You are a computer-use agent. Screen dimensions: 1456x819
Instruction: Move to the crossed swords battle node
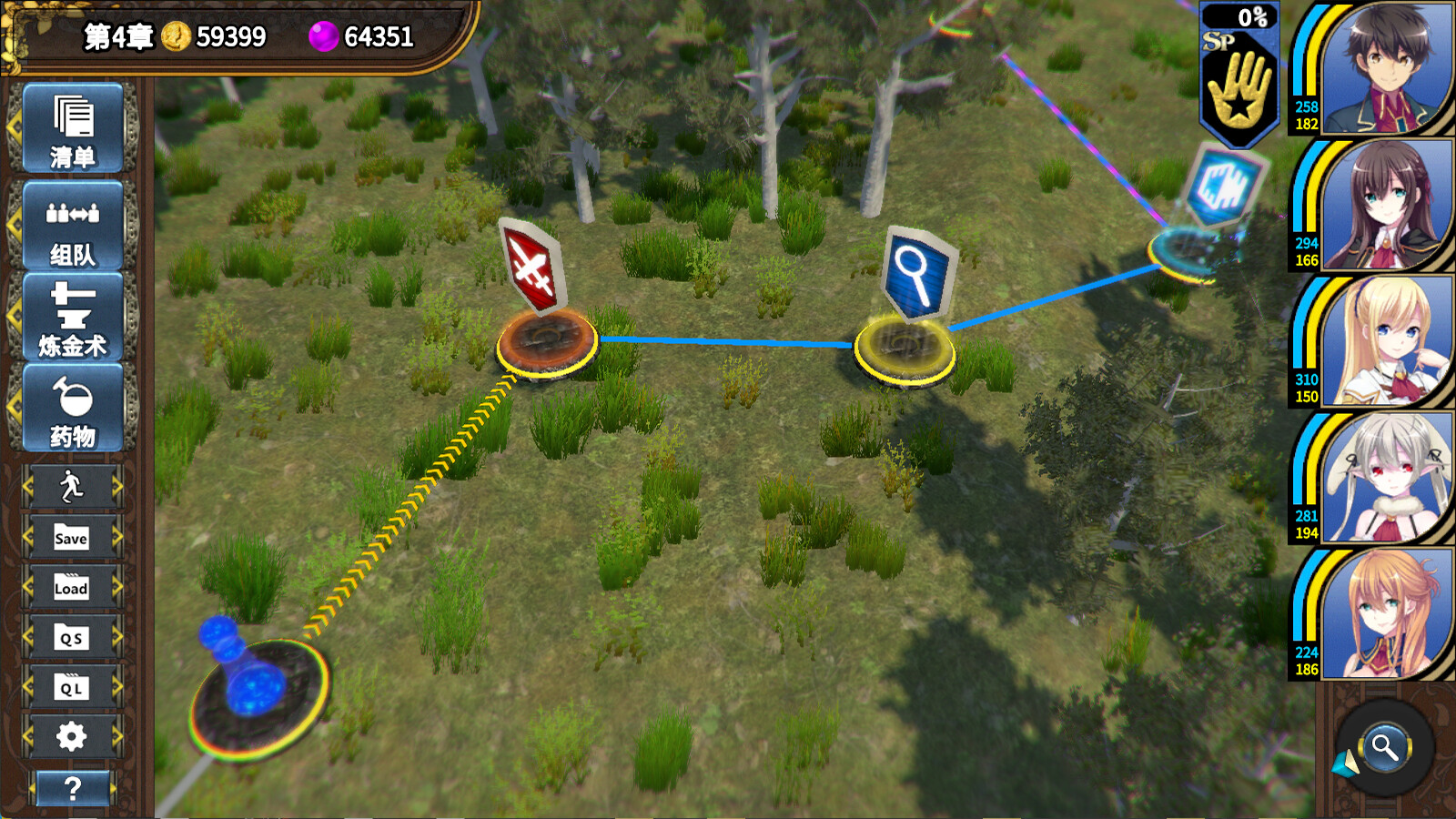[545, 343]
